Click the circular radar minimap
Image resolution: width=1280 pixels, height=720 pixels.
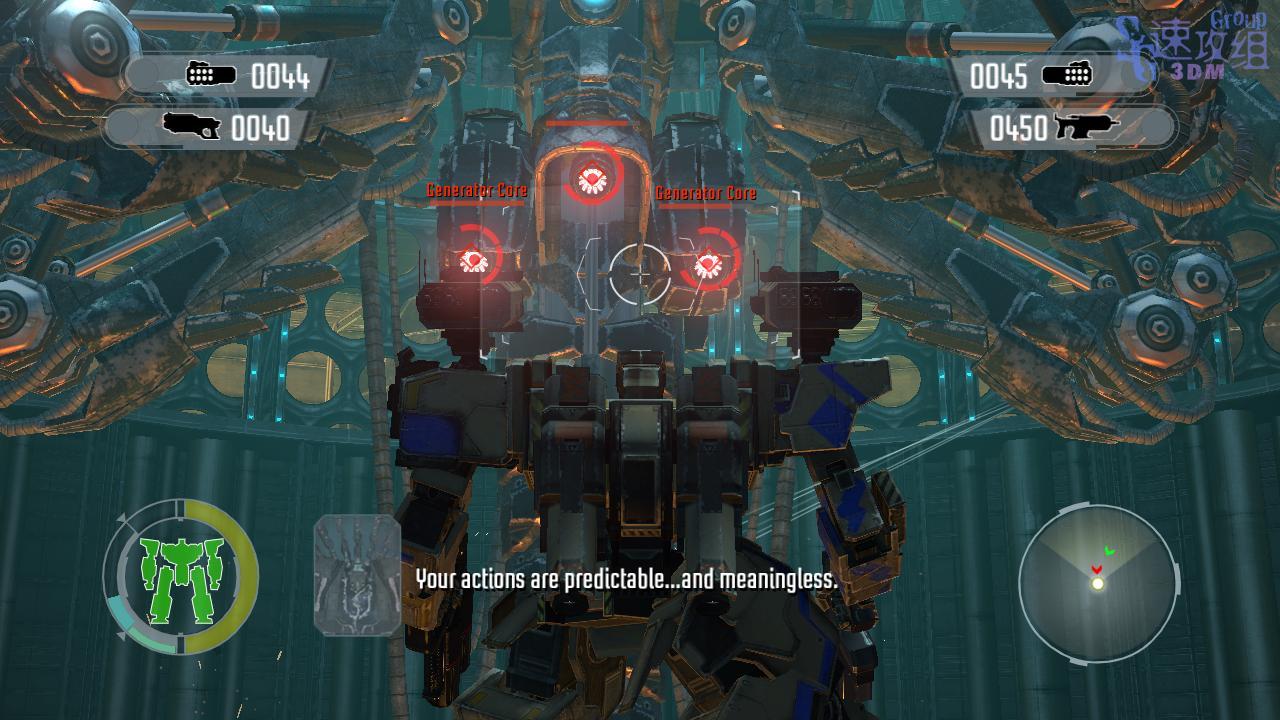[1097, 583]
